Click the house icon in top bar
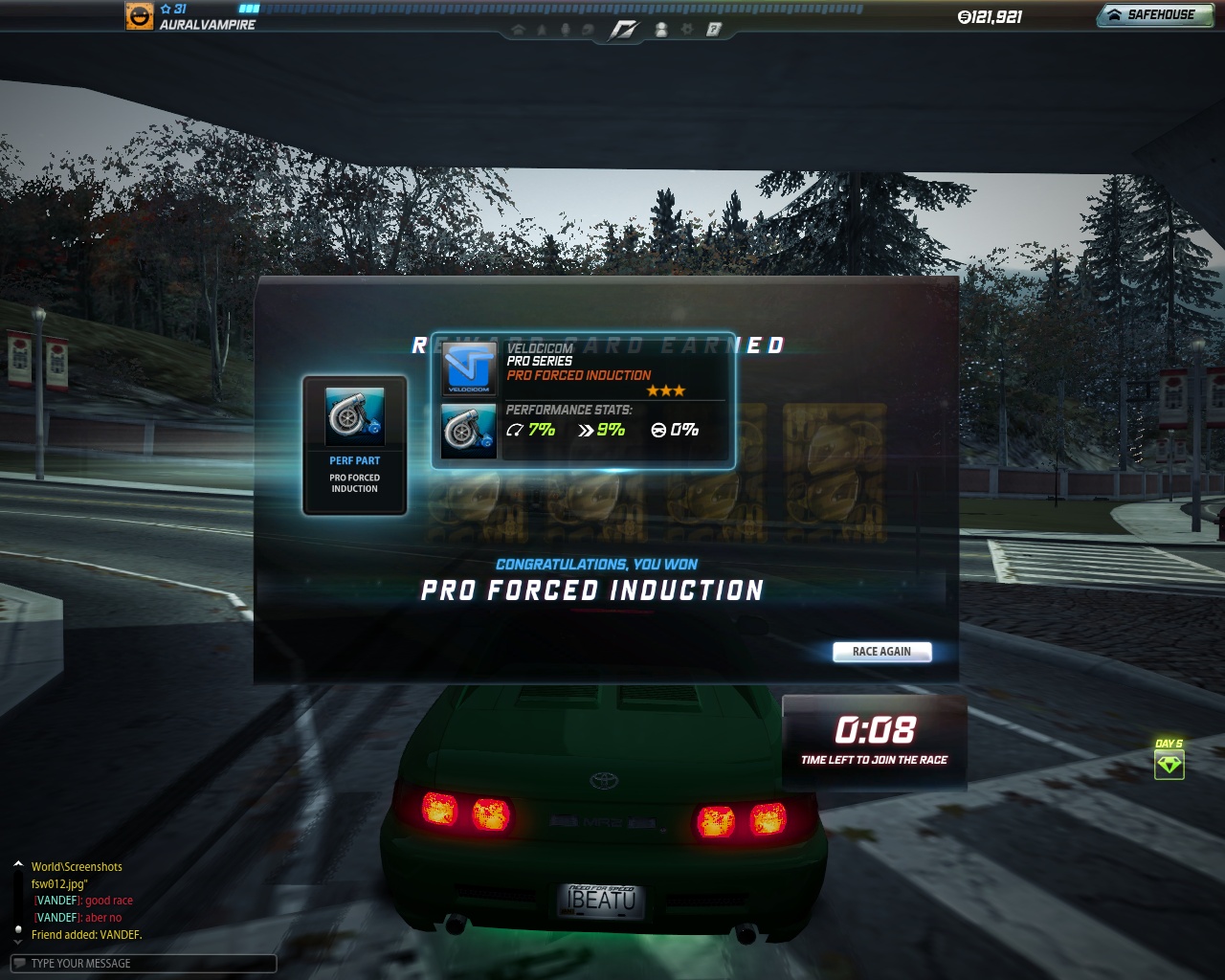The width and height of the screenshot is (1225, 980). (519, 30)
